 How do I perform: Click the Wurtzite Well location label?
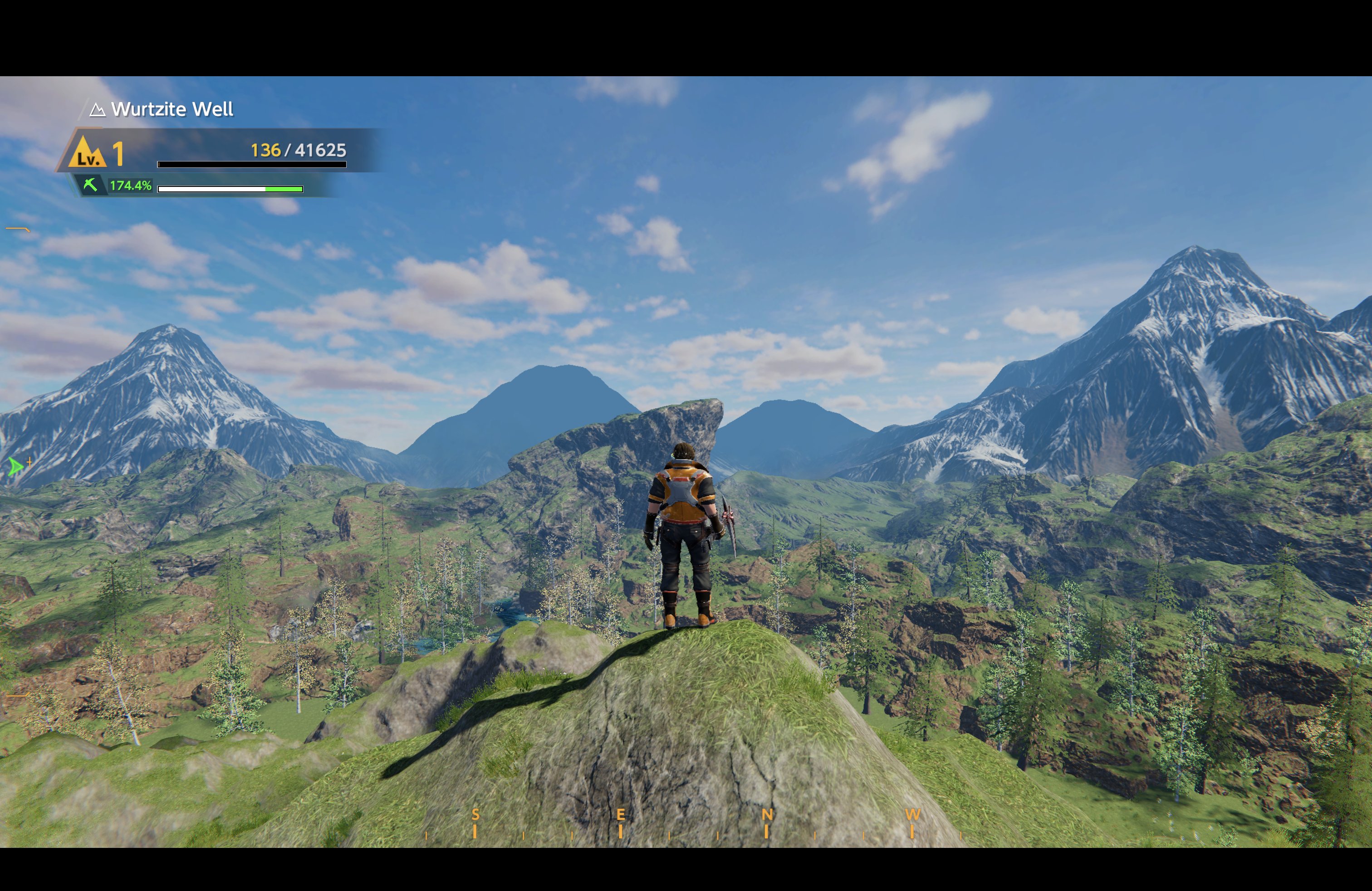point(171,109)
